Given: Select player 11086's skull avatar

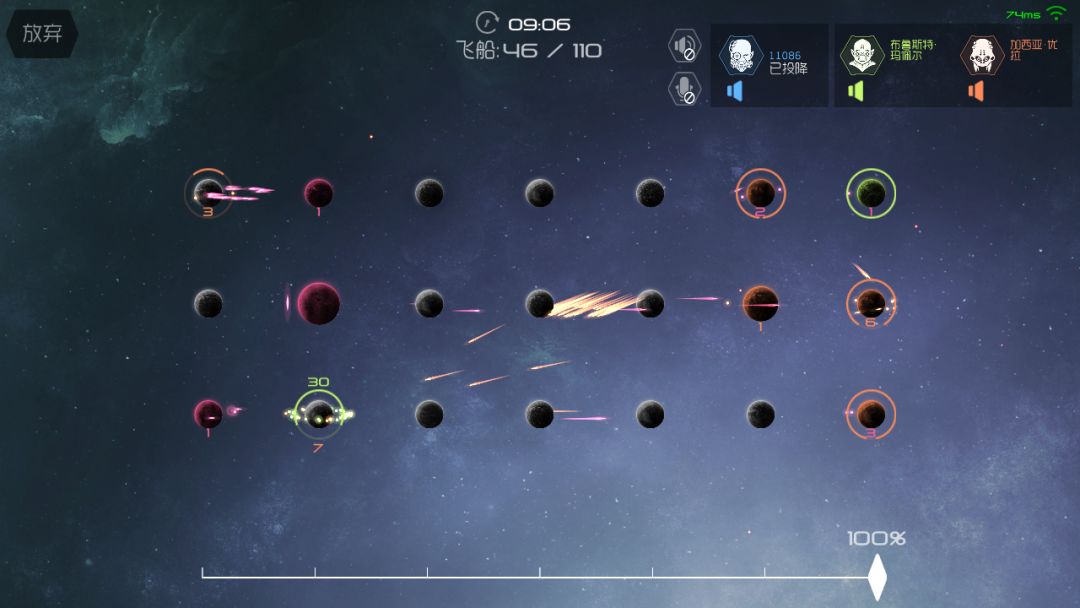Looking at the screenshot, I should [x=741, y=55].
